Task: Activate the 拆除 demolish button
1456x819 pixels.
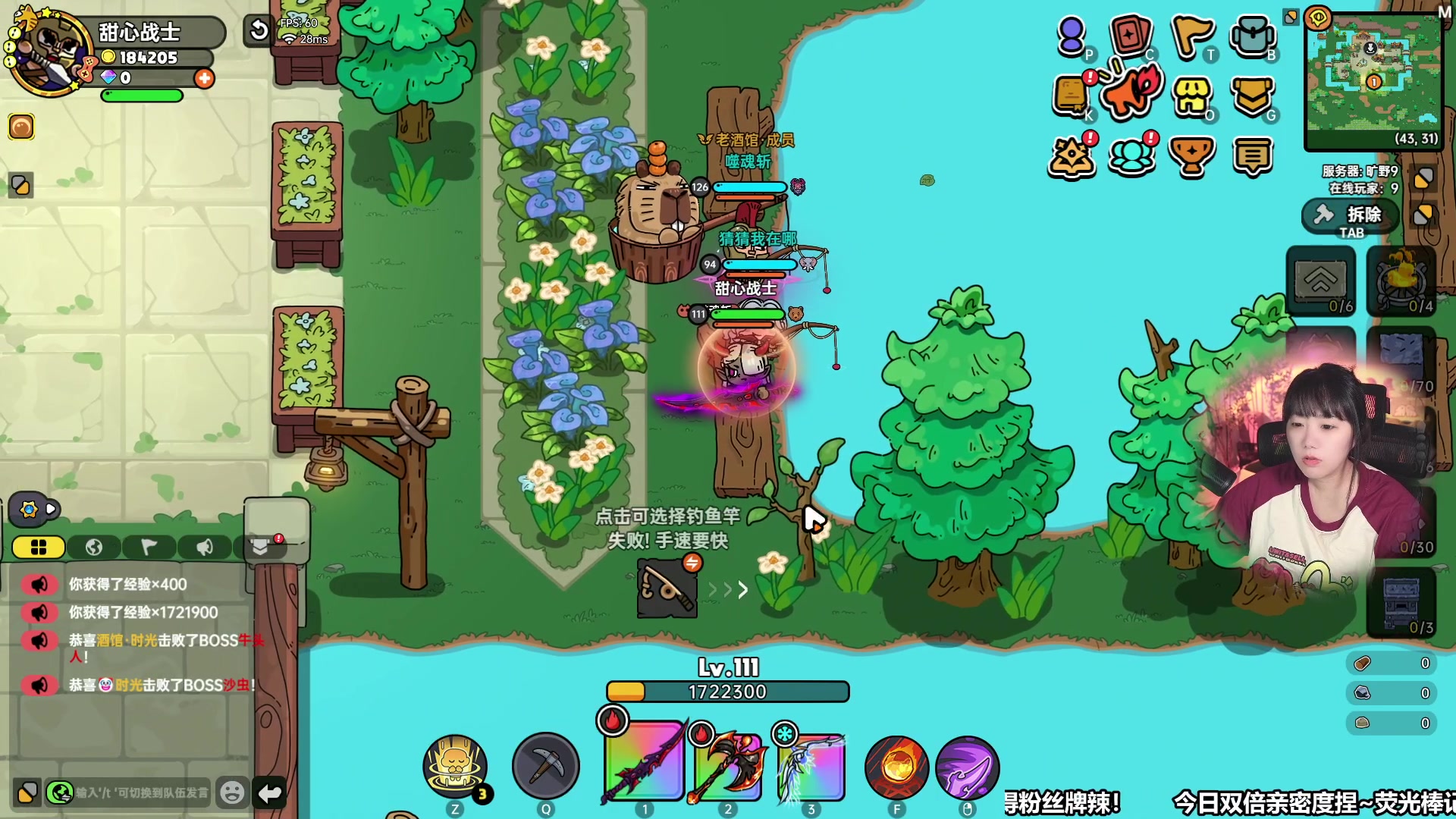Action: click(1352, 215)
